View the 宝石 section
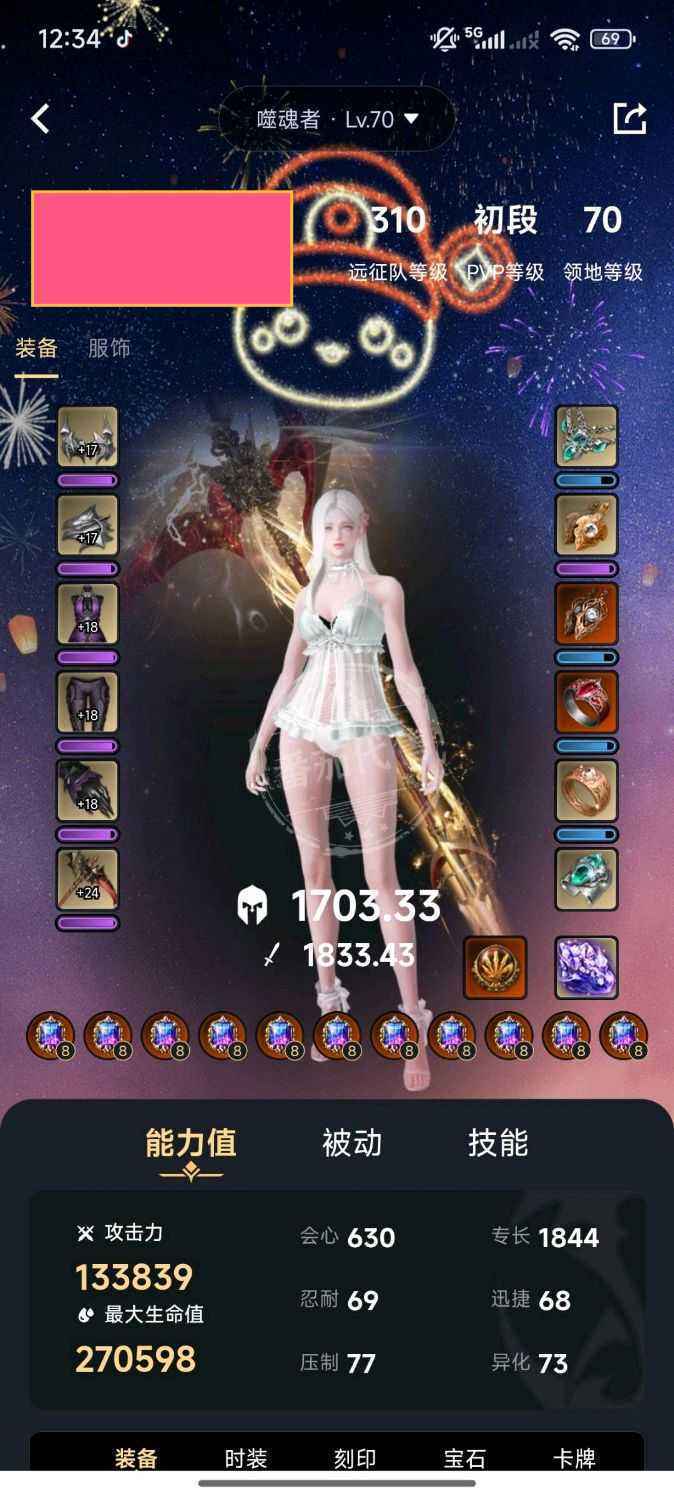The height and width of the screenshot is (1500, 674). point(465,1459)
